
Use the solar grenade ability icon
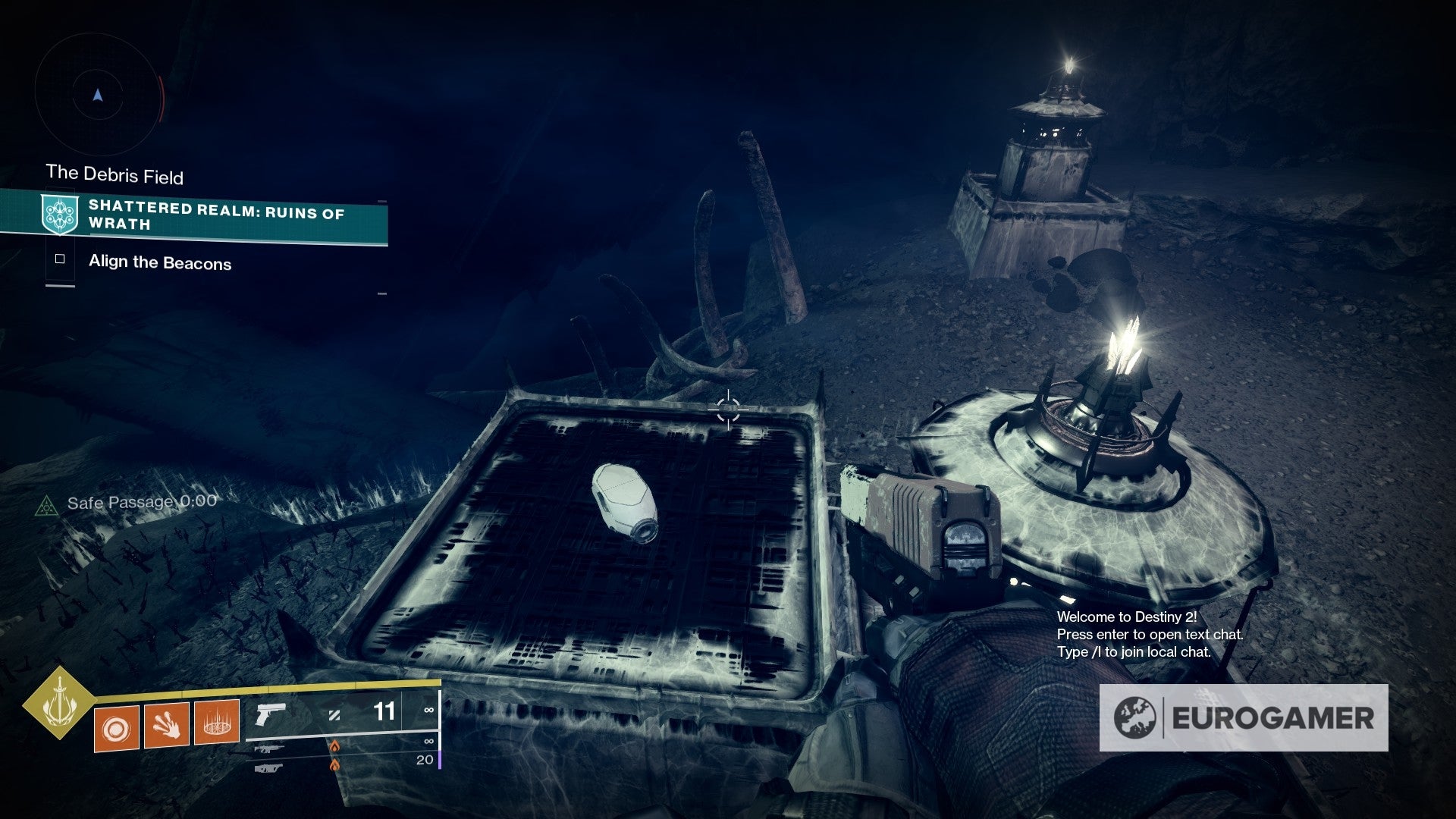pyautogui.click(x=117, y=728)
